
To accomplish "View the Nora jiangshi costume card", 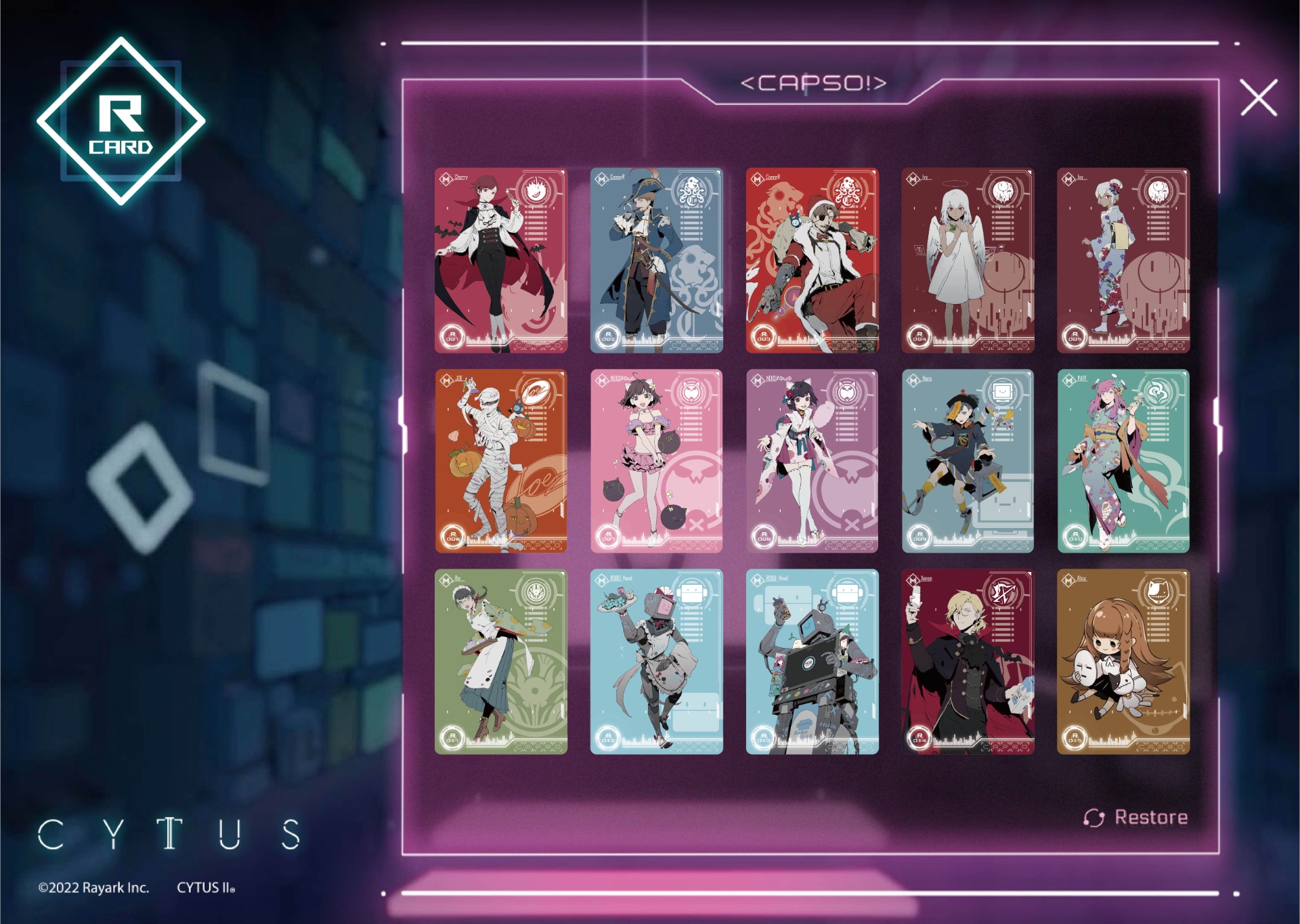I will click(968, 461).
